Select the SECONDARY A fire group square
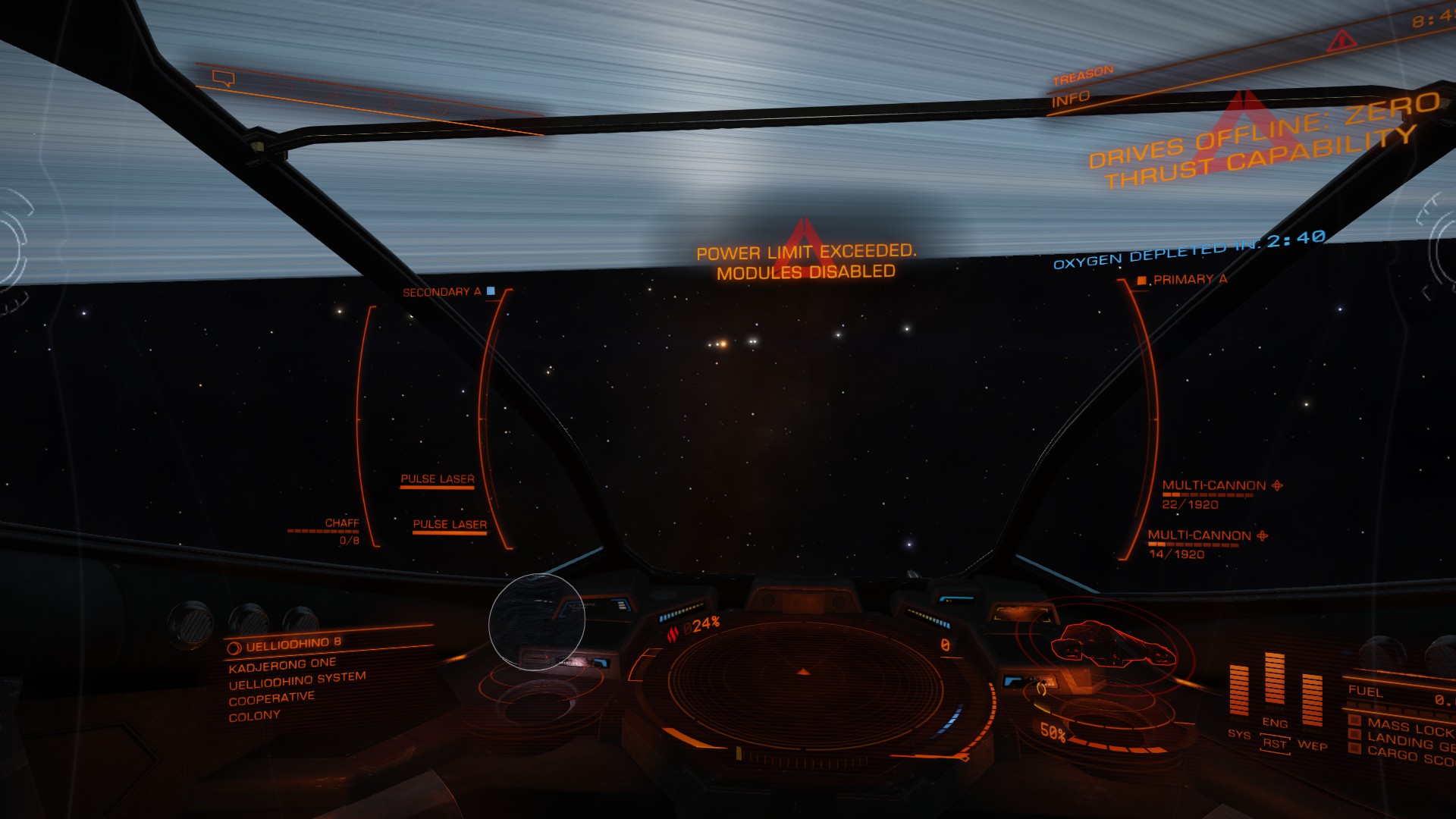This screenshot has height=819, width=1456. pyautogui.click(x=491, y=289)
